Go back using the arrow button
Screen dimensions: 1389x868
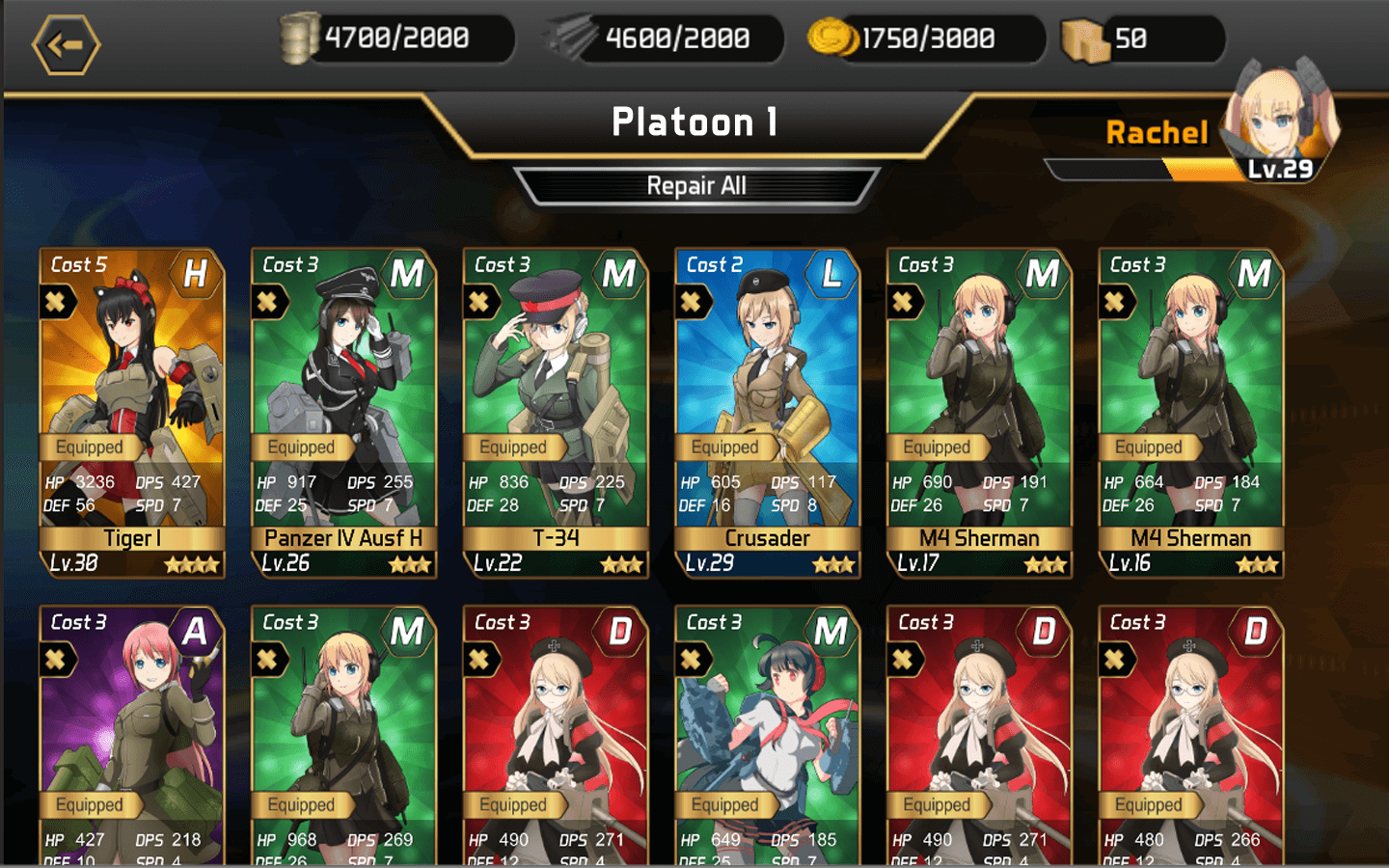[66, 44]
